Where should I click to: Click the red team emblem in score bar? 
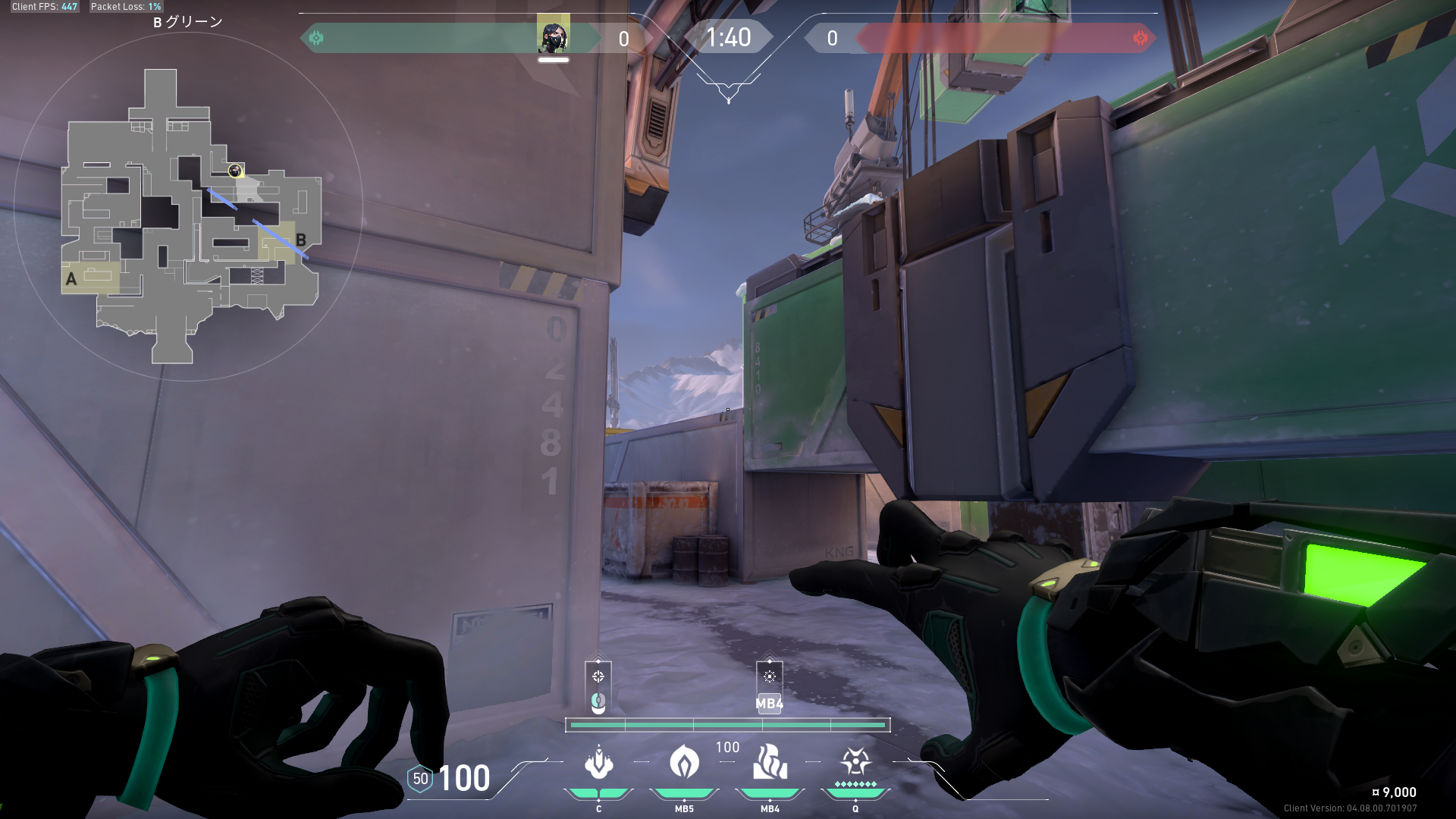(1140, 38)
